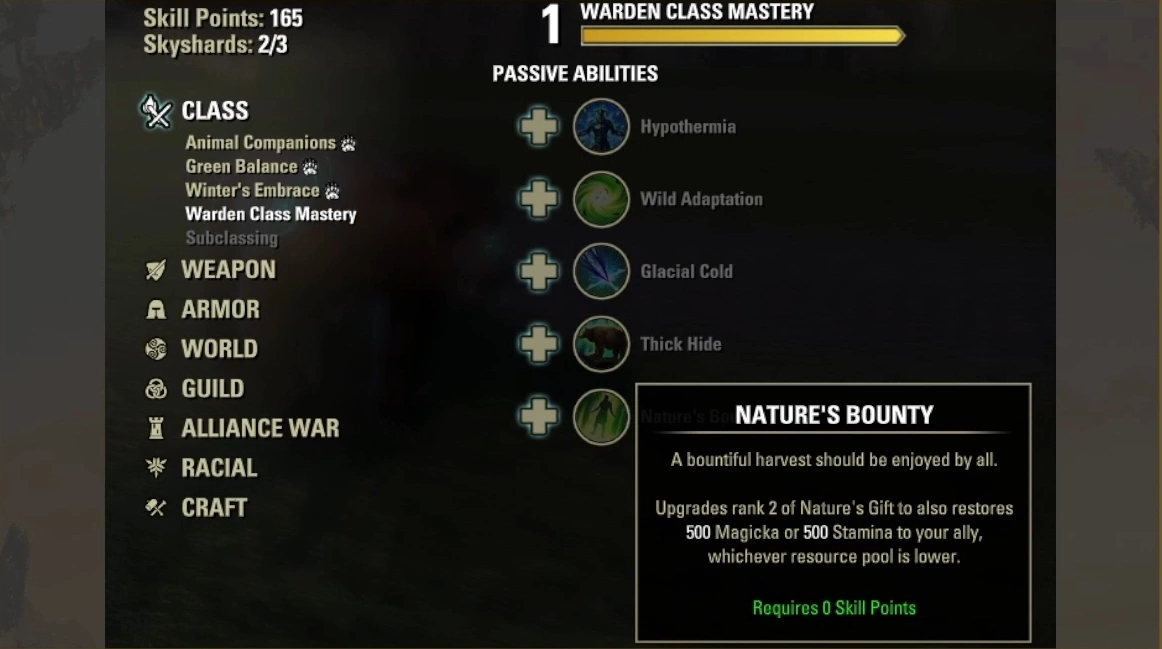Show the Winter's Embrace skill line
Screen dimensions: 1162x649
point(252,190)
